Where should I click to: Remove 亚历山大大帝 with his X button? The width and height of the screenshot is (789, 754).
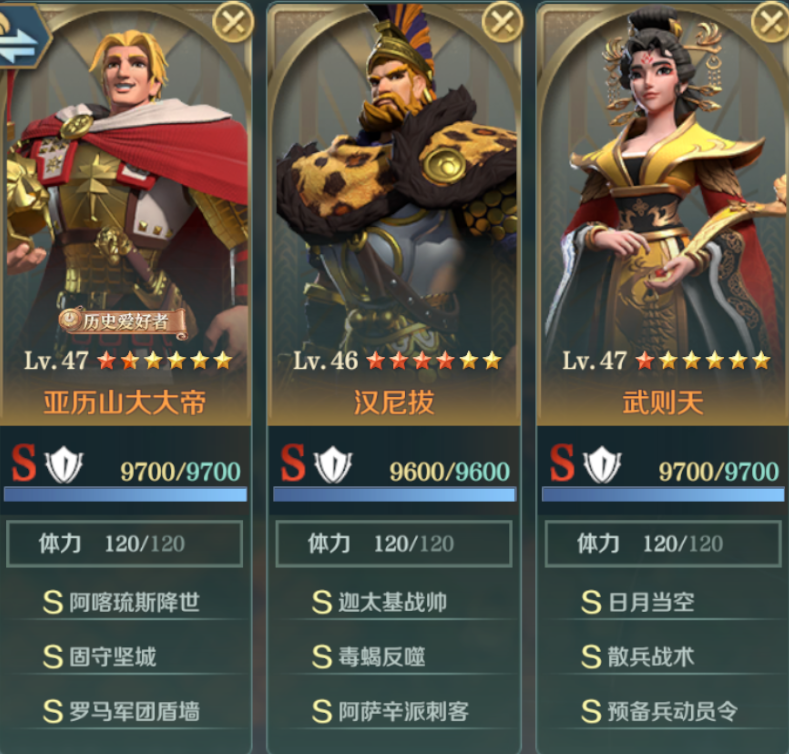point(233,21)
